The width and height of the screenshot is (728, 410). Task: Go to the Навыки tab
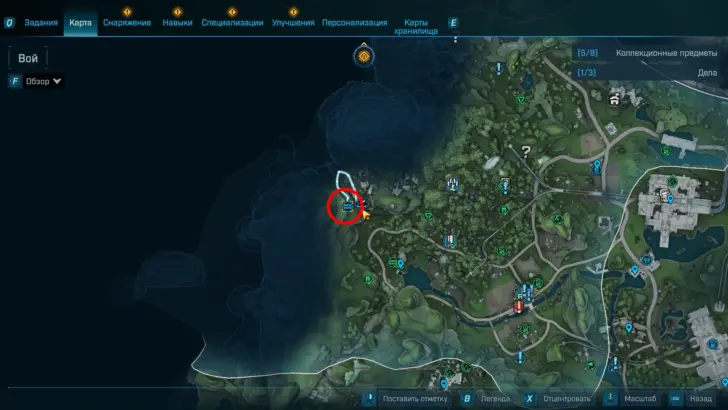pyautogui.click(x=177, y=22)
